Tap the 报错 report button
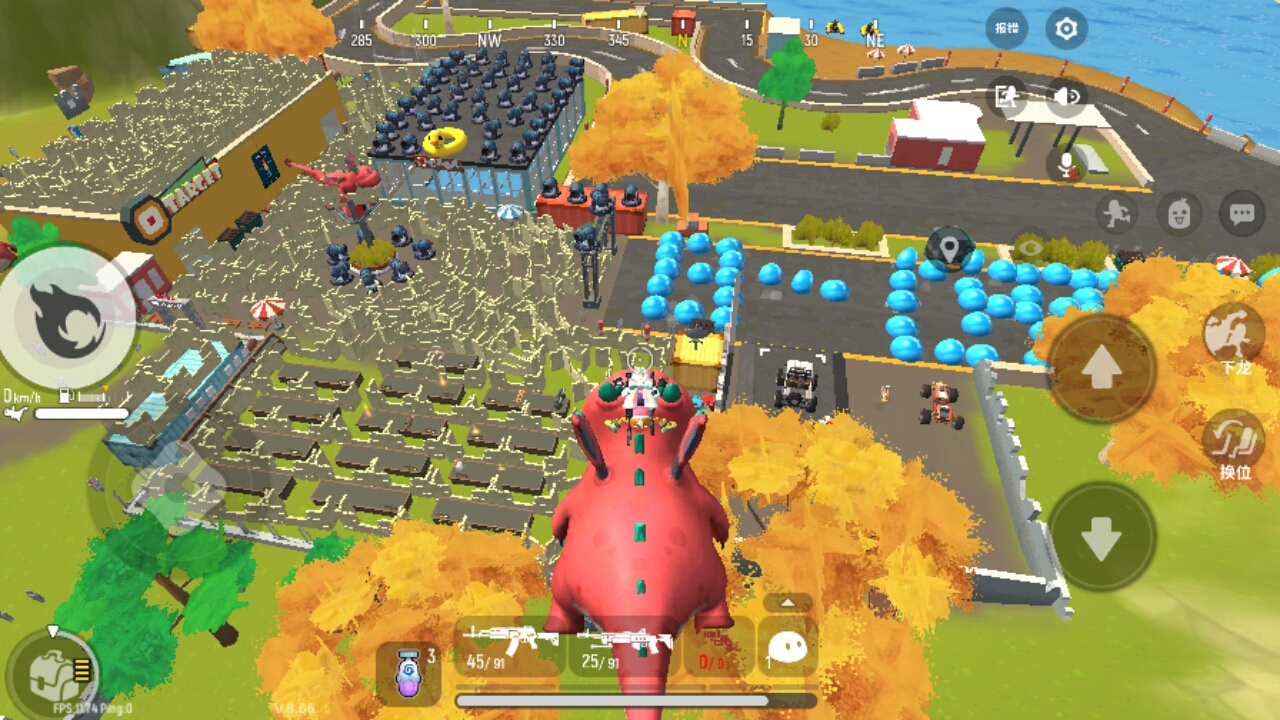Viewport: 1280px width, 720px height. [x=1006, y=29]
